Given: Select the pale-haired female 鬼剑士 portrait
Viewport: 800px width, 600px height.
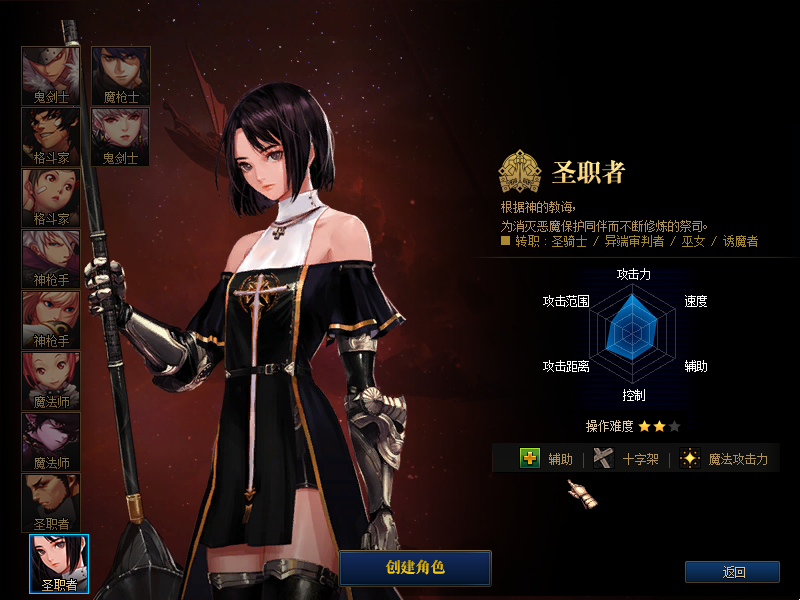Looking at the screenshot, I should pyautogui.click(x=121, y=136).
